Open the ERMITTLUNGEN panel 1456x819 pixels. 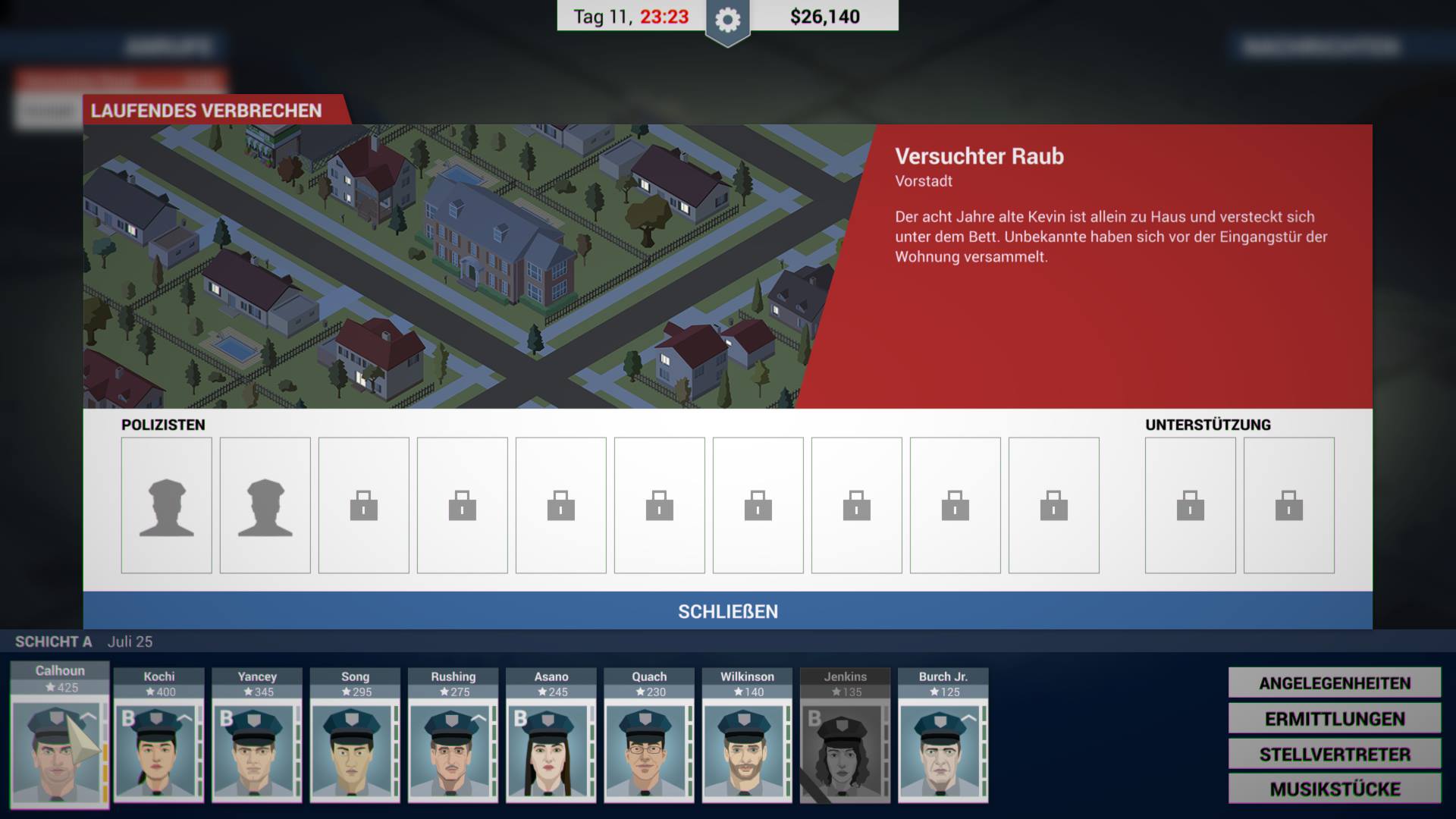[1335, 718]
